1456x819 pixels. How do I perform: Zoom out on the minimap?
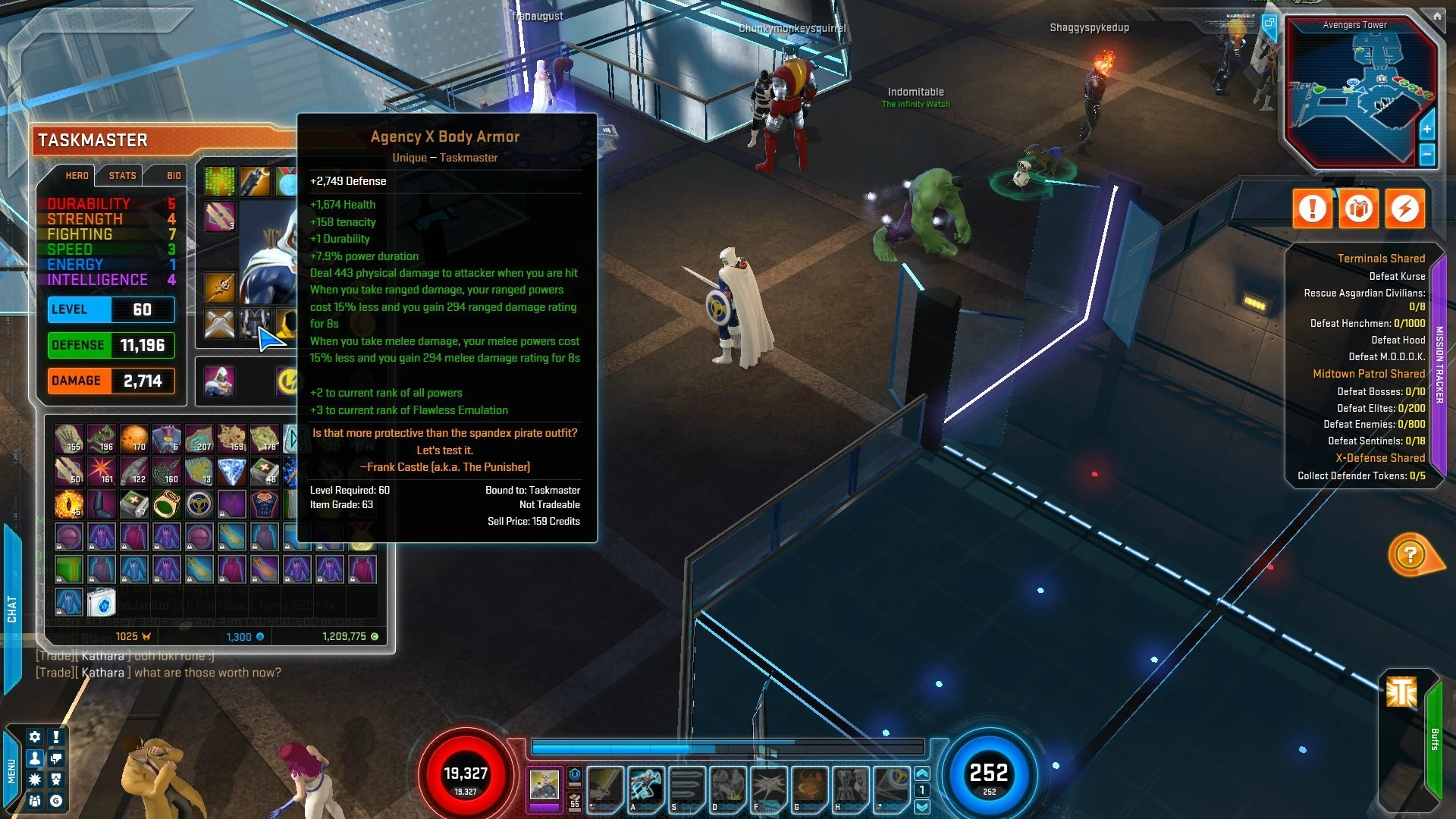click(1426, 155)
